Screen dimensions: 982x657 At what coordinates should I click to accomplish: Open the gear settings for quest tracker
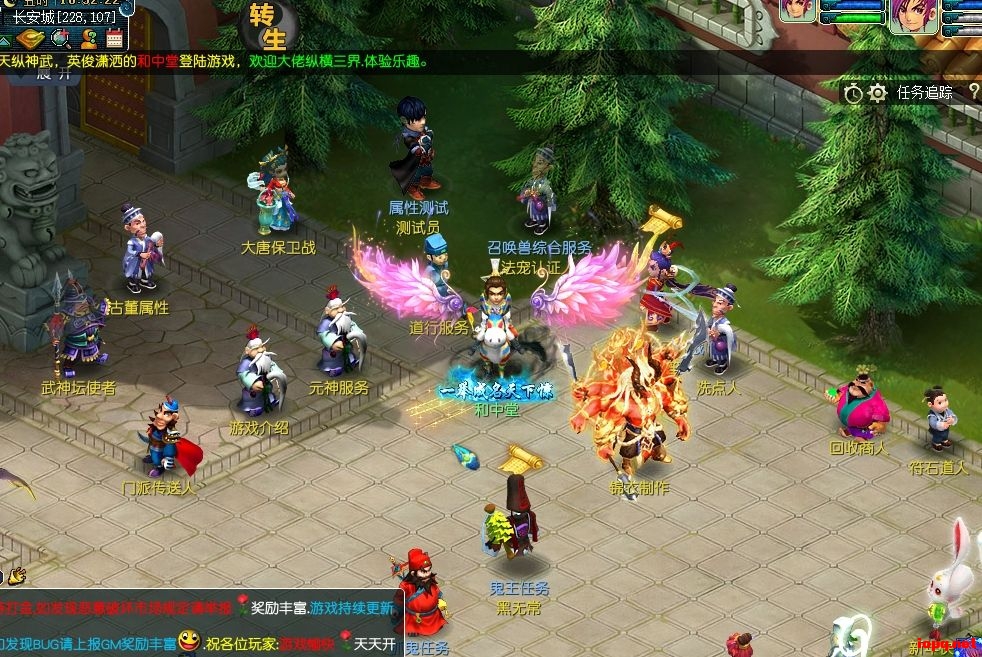click(877, 93)
